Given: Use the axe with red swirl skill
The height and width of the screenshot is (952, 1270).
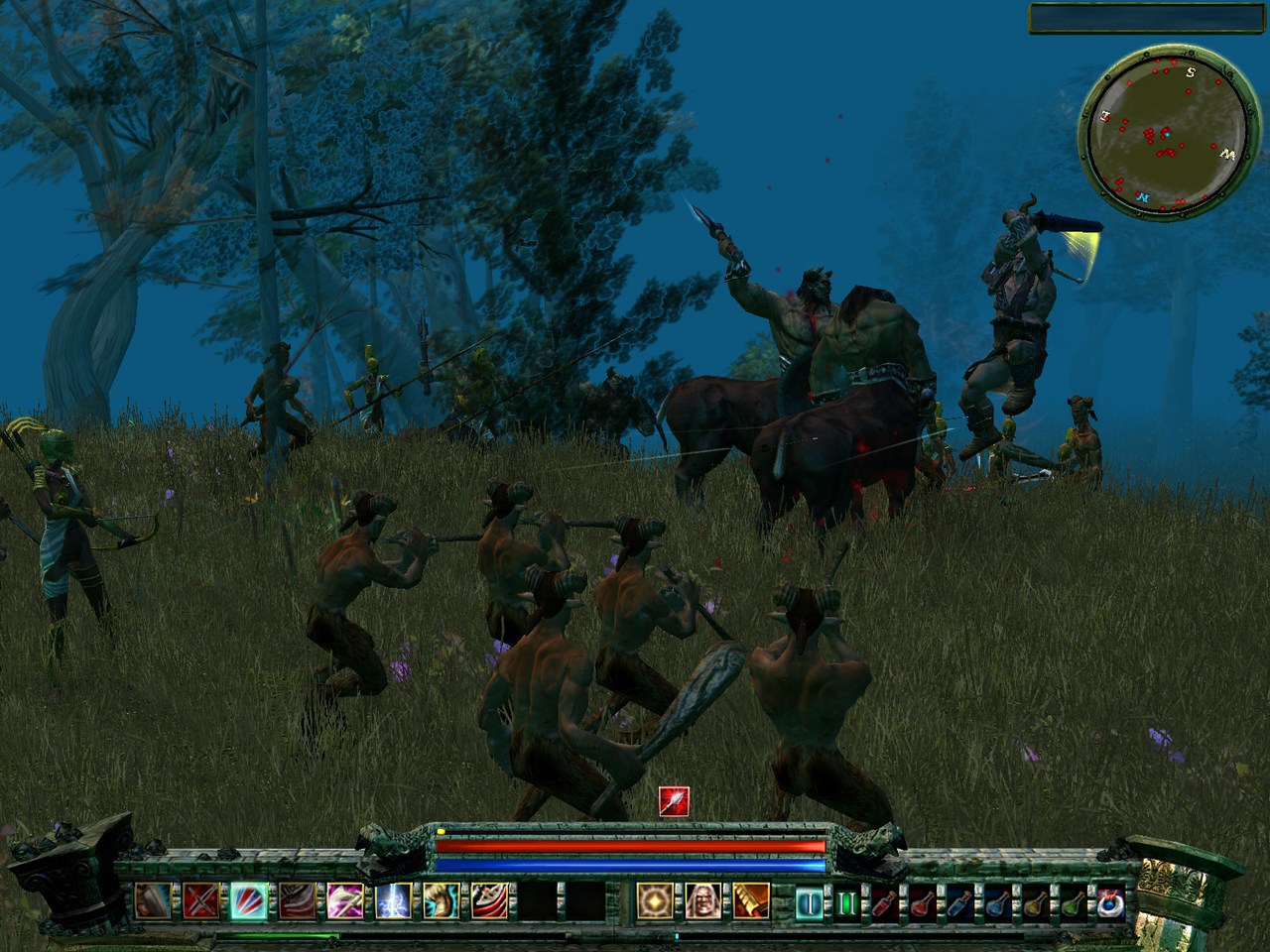Looking at the screenshot, I should tap(490, 900).
